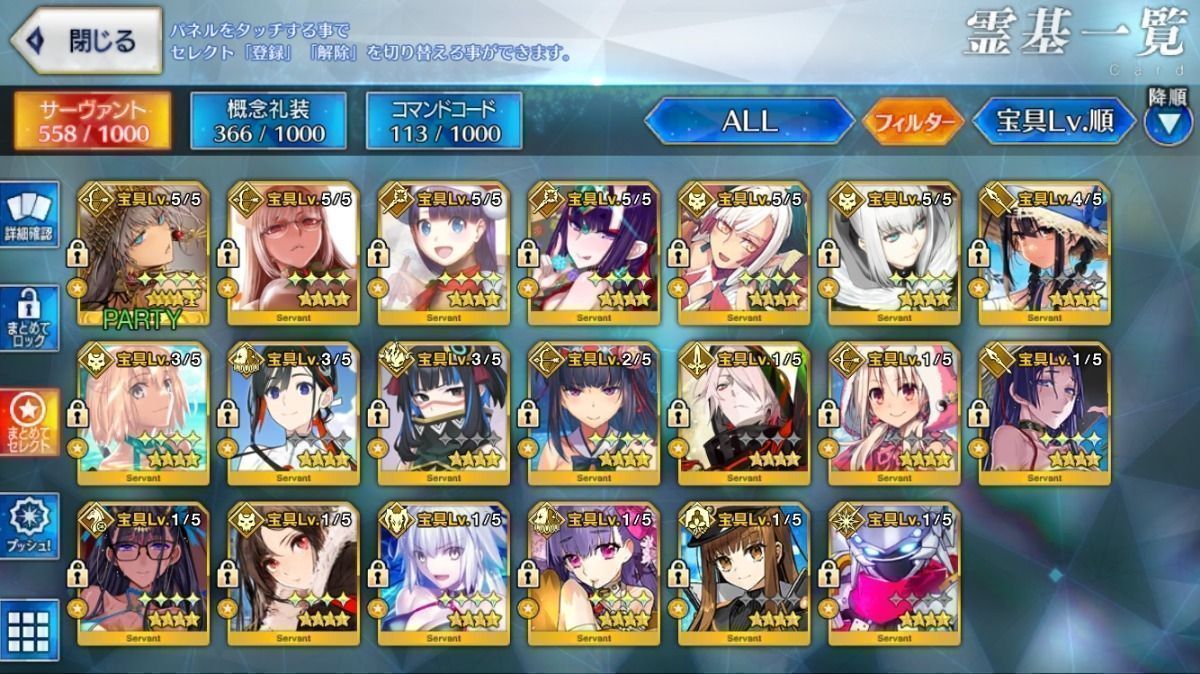Change the ALL class selector

point(749,122)
